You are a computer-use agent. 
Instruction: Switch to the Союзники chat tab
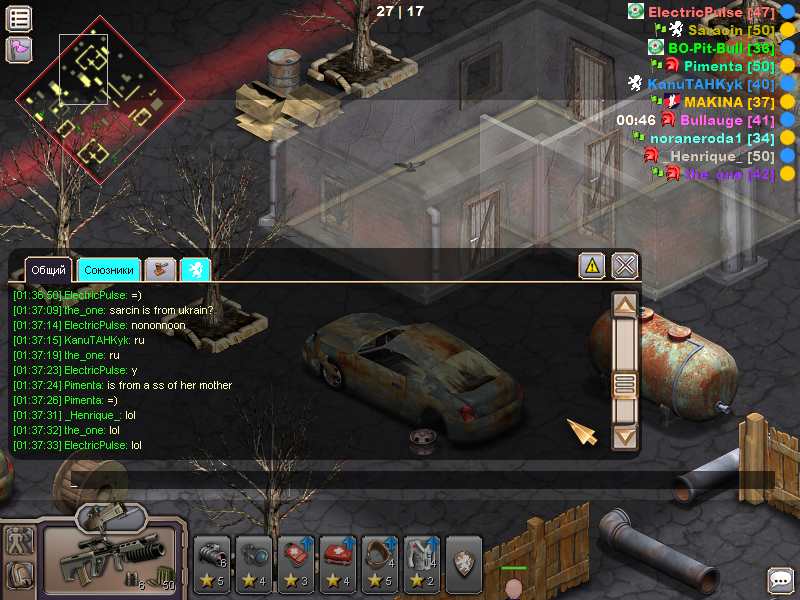click(109, 270)
